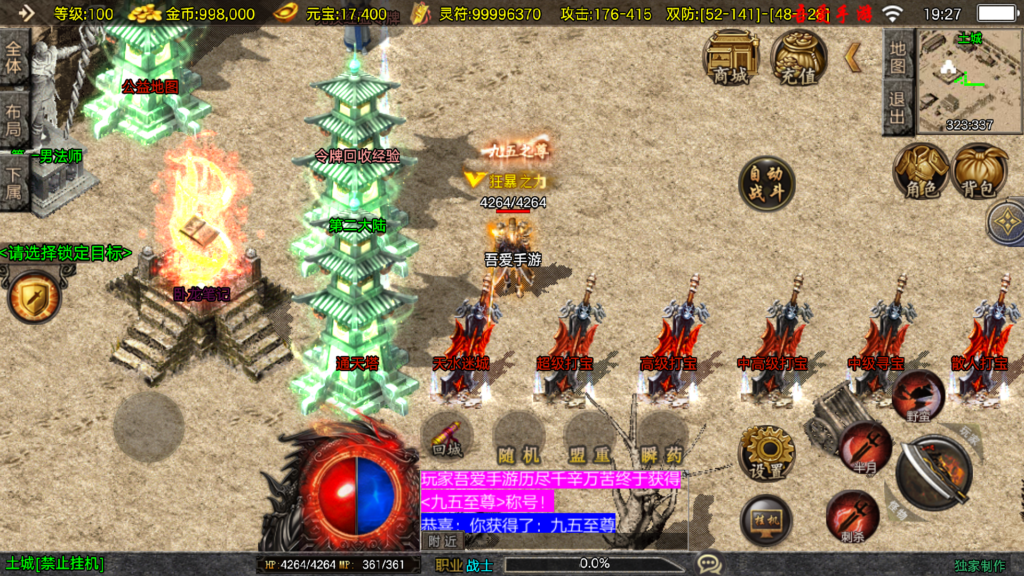Open the 角色 character sheet

921,171
